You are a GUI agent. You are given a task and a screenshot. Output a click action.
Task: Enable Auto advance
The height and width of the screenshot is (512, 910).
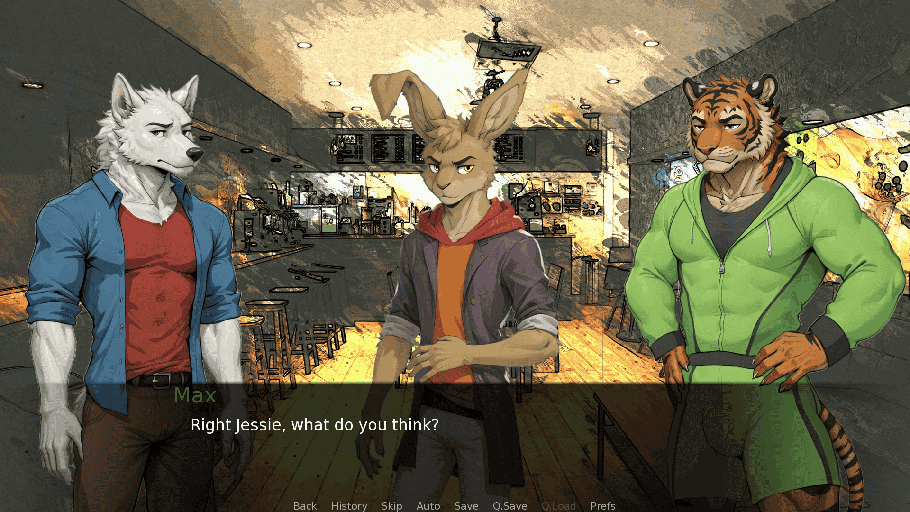[x=428, y=506]
